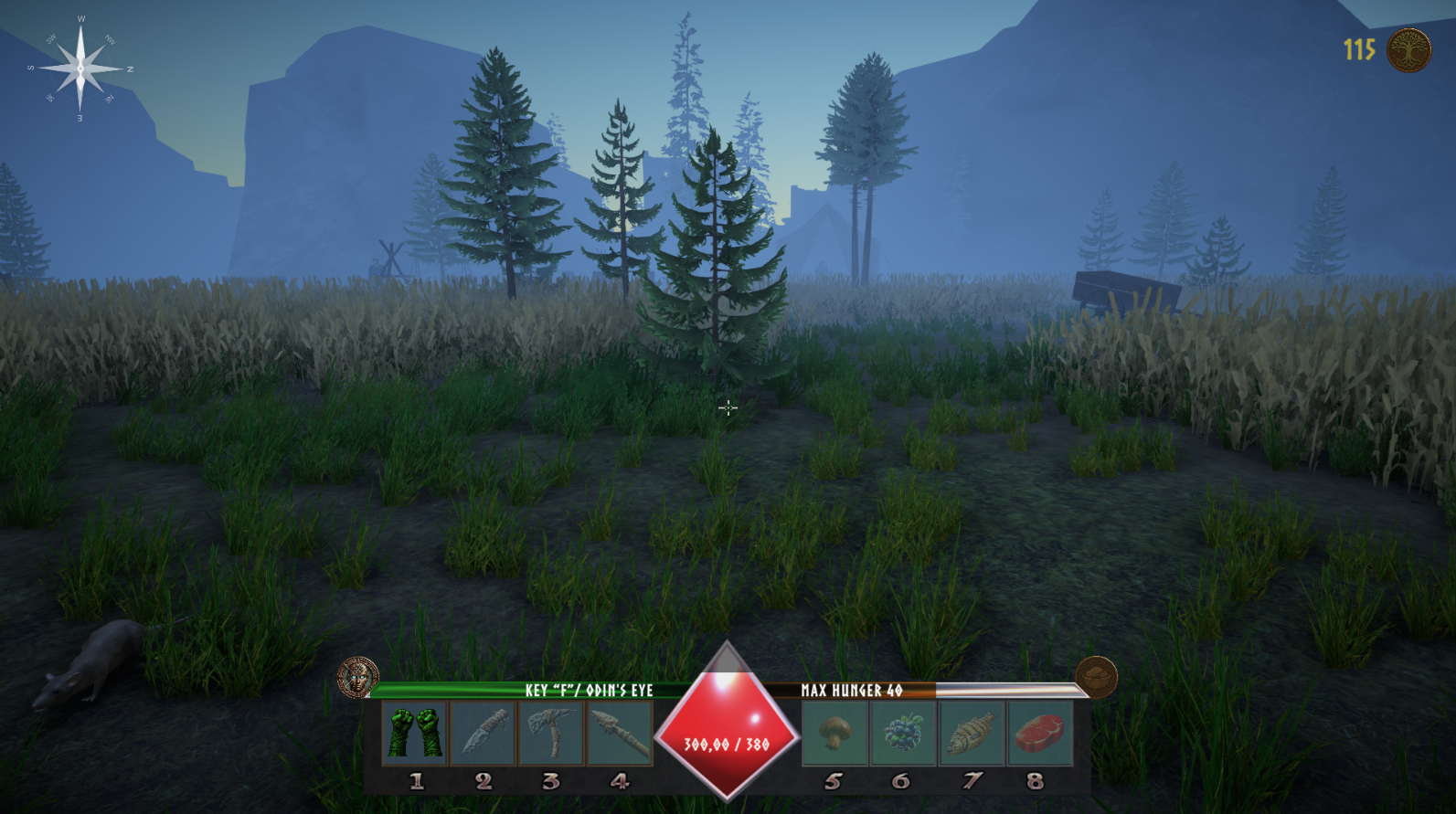Image resolution: width=1456 pixels, height=814 pixels.
Task: Eat the mushroom from the food bar
Action: point(834,733)
